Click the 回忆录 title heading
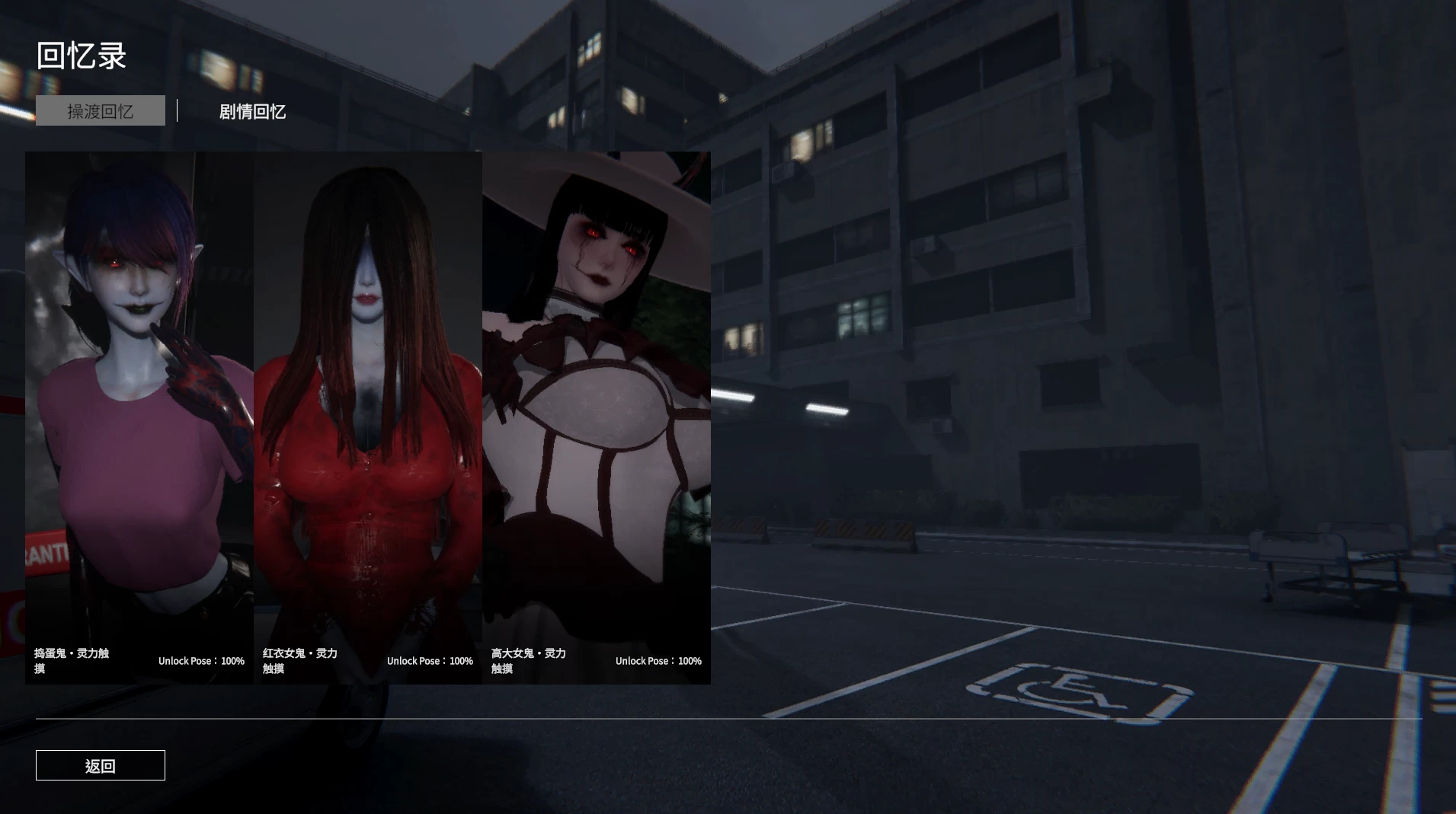 point(81,55)
